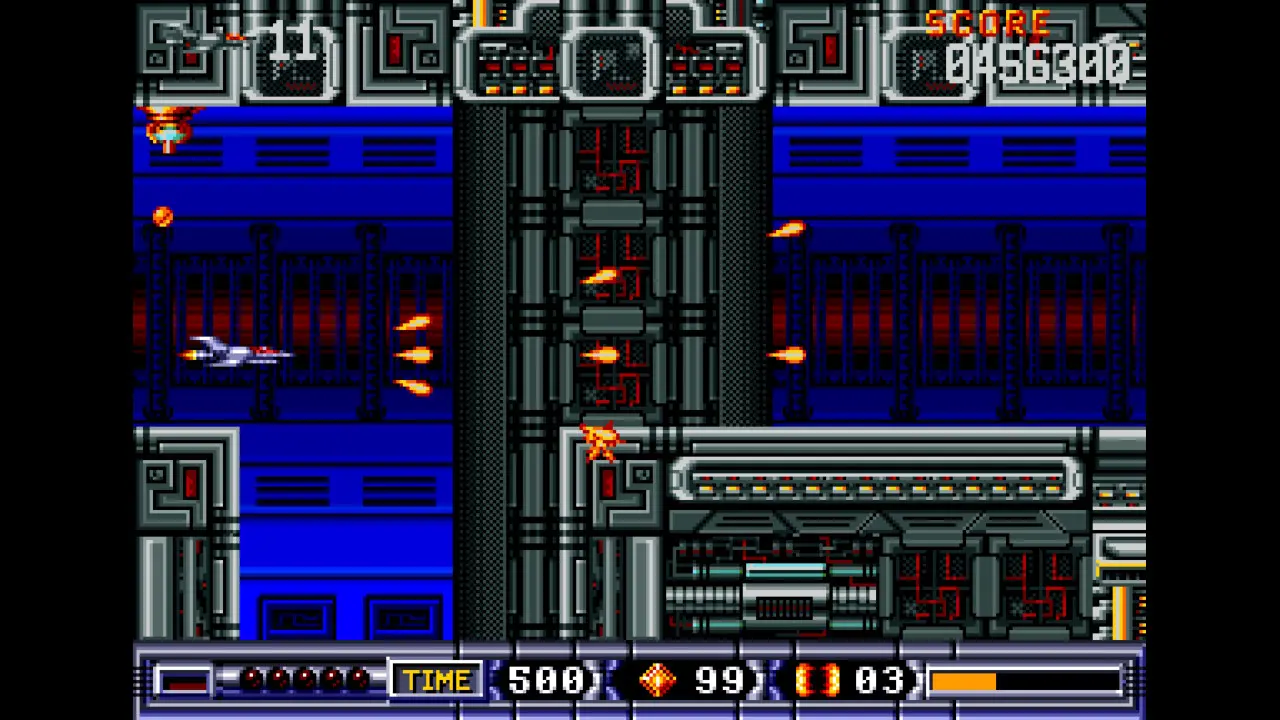Select the SCORE label at the top right

988,24
